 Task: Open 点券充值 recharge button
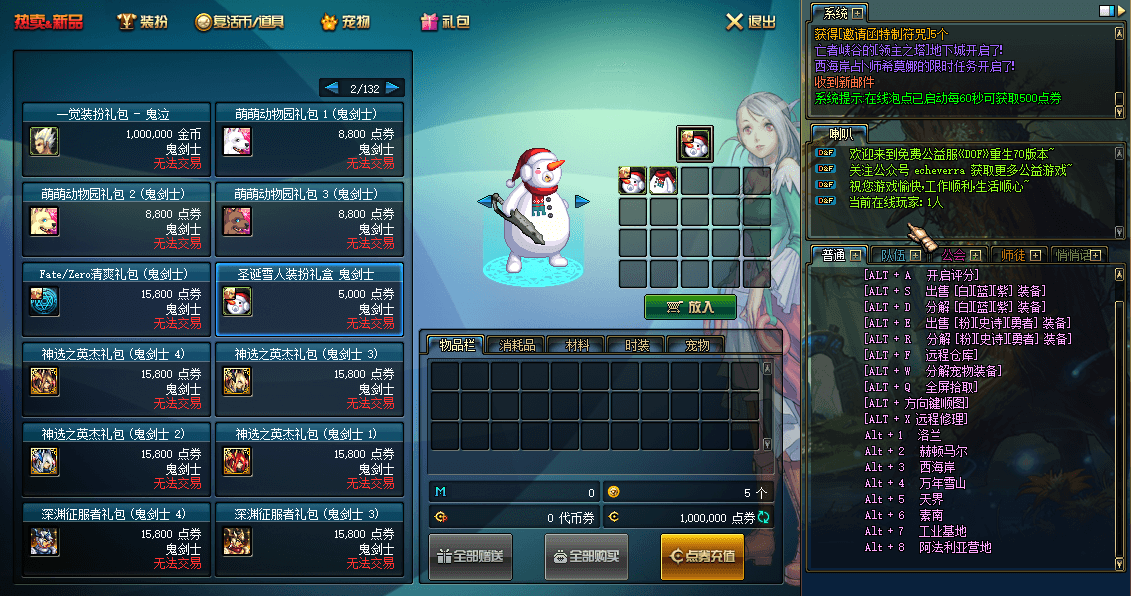pos(702,556)
